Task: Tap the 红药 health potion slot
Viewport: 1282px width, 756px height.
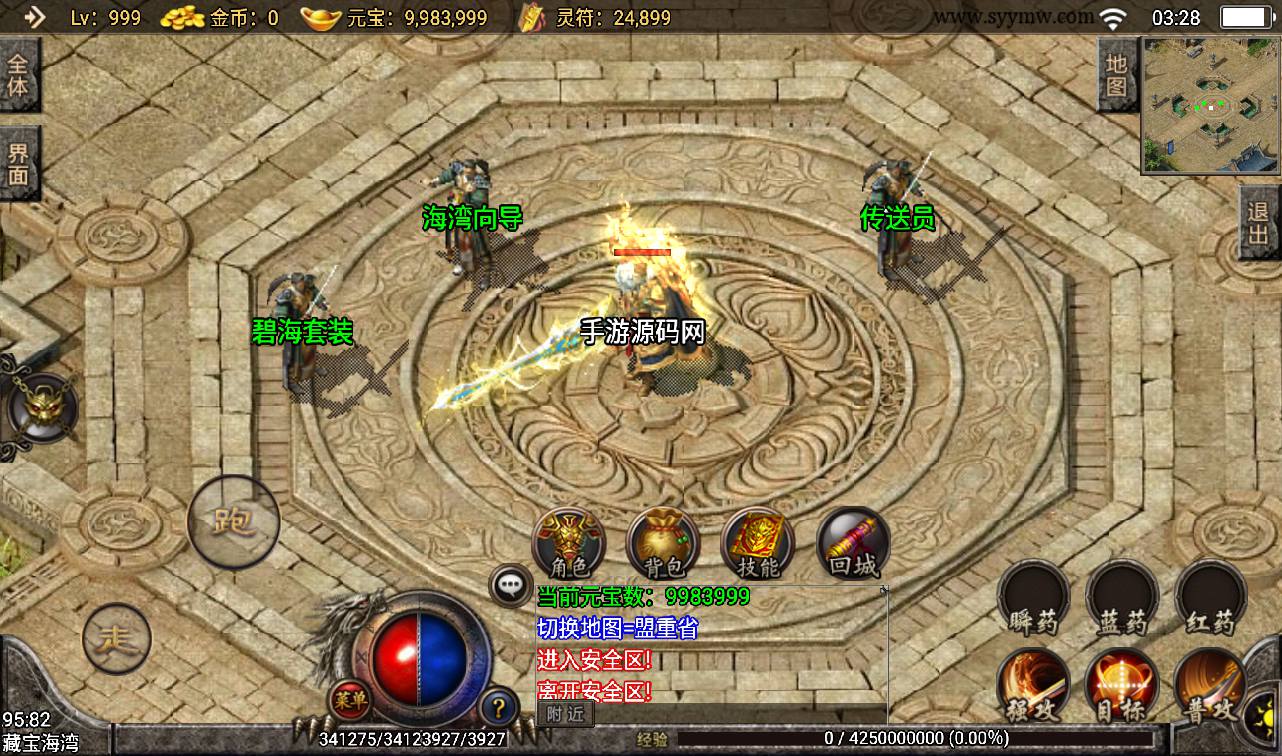Action: [1210, 599]
